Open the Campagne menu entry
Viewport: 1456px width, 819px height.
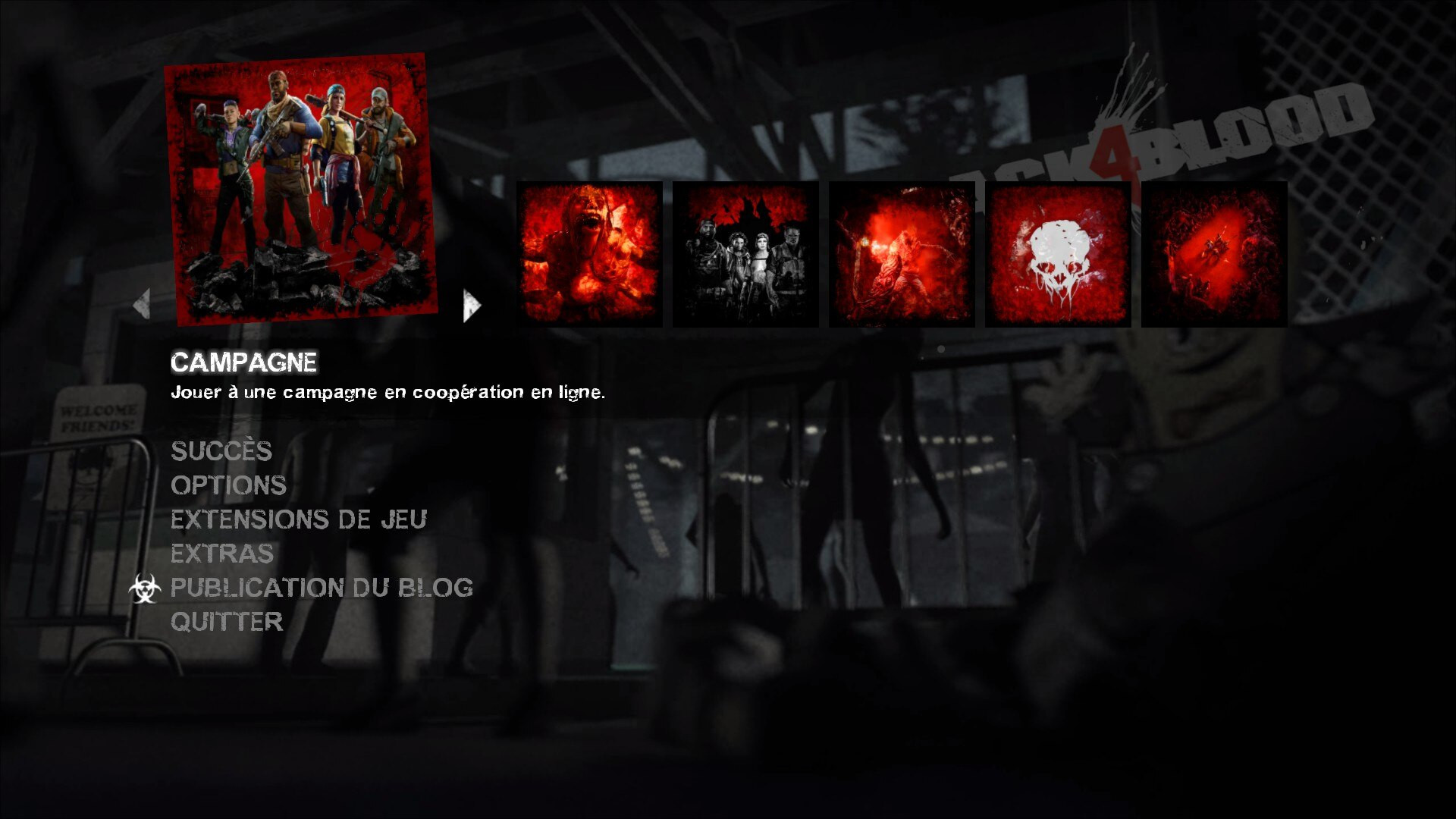click(x=245, y=362)
